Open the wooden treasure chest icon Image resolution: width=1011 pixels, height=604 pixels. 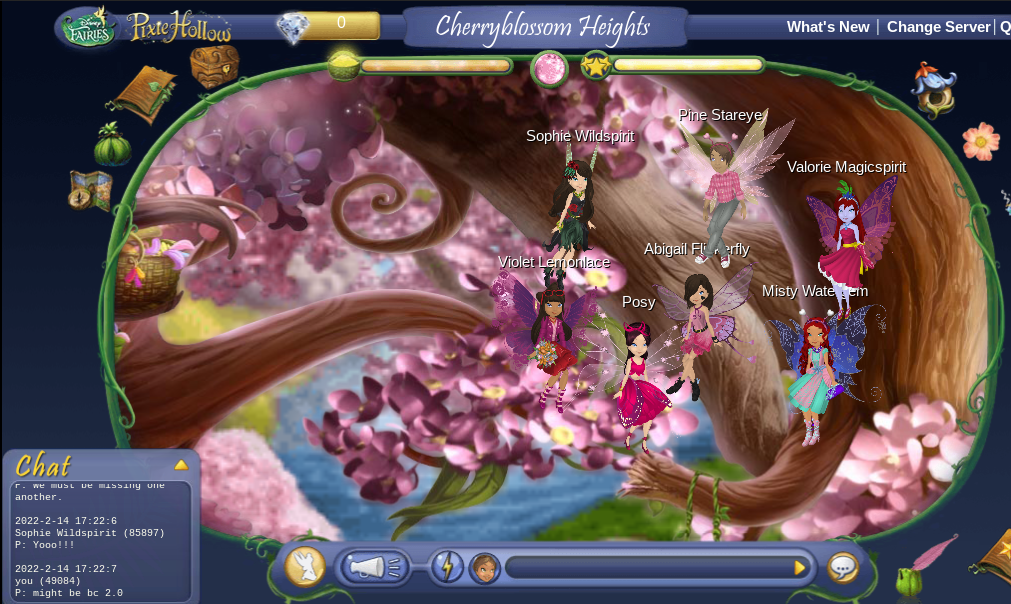(214, 64)
